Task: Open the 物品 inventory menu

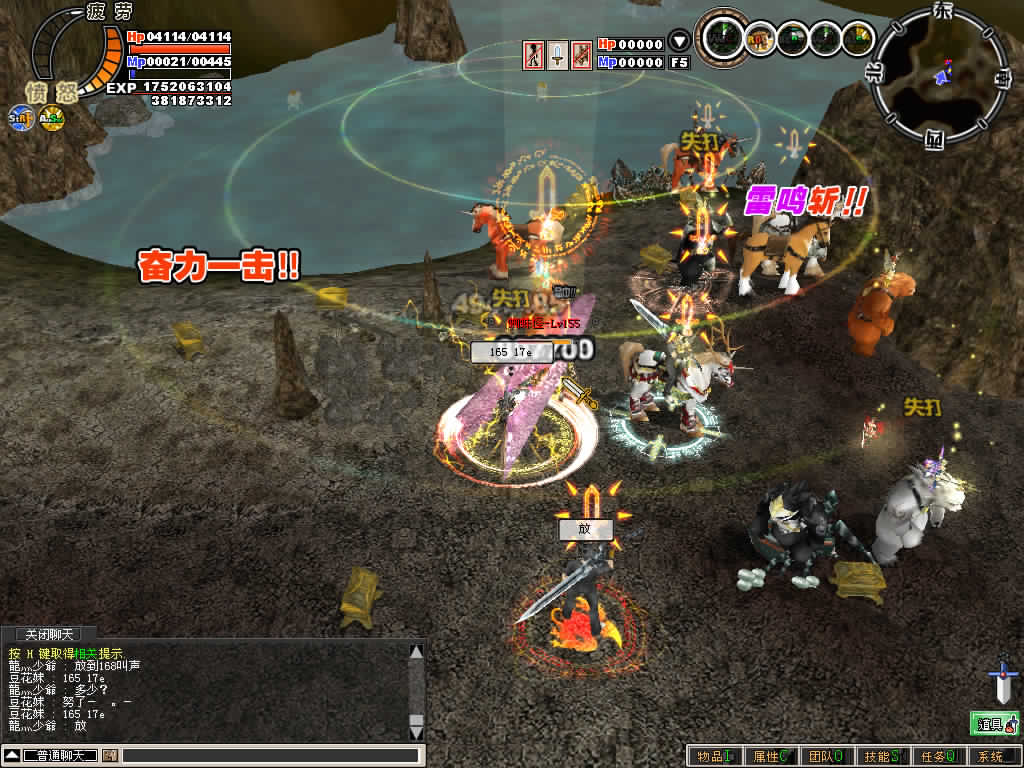Action: click(x=714, y=756)
